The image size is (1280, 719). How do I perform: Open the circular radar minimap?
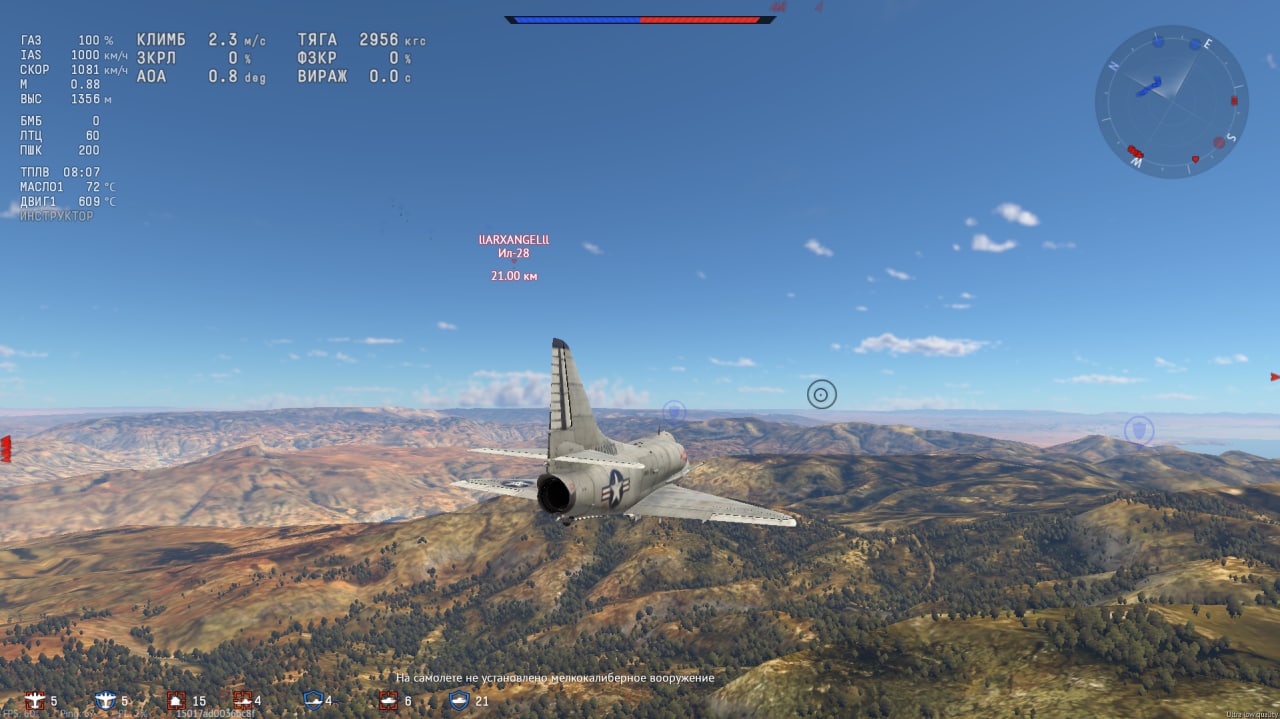pos(1171,102)
